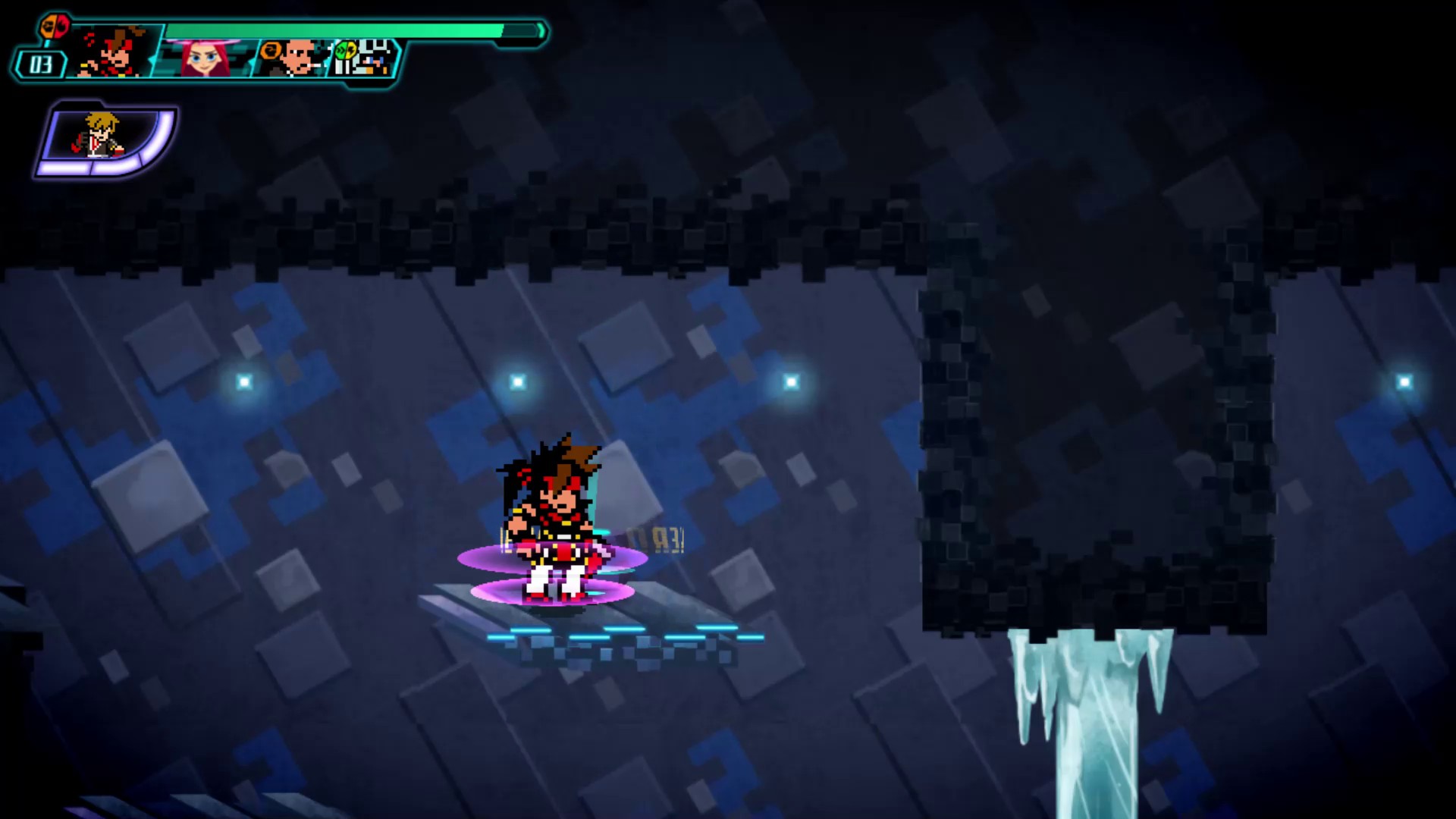Click the orange-red hexagon badge above the hero

pos(55,27)
